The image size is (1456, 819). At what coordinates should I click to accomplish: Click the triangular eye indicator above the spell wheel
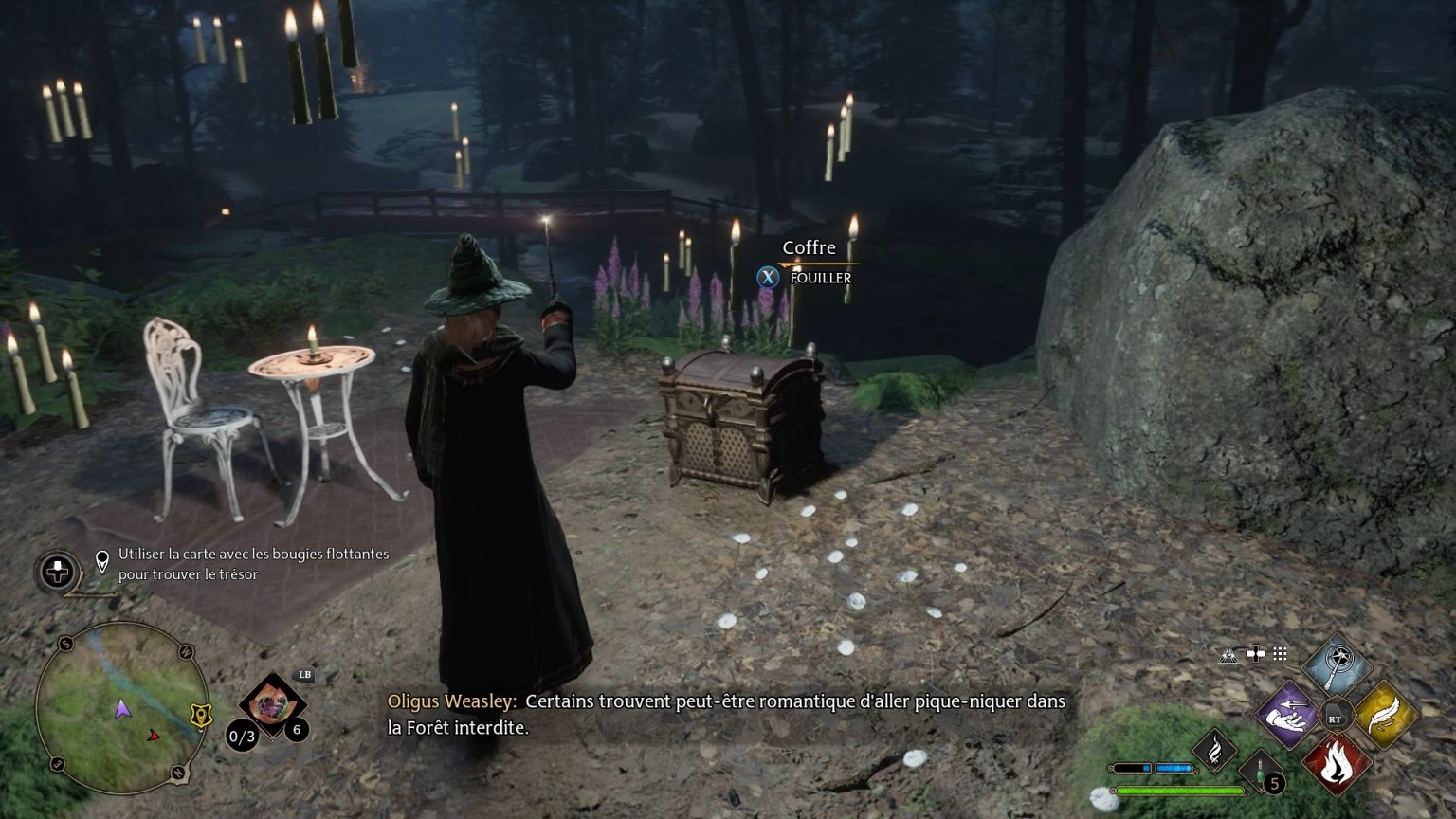(x=1228, y=654)
